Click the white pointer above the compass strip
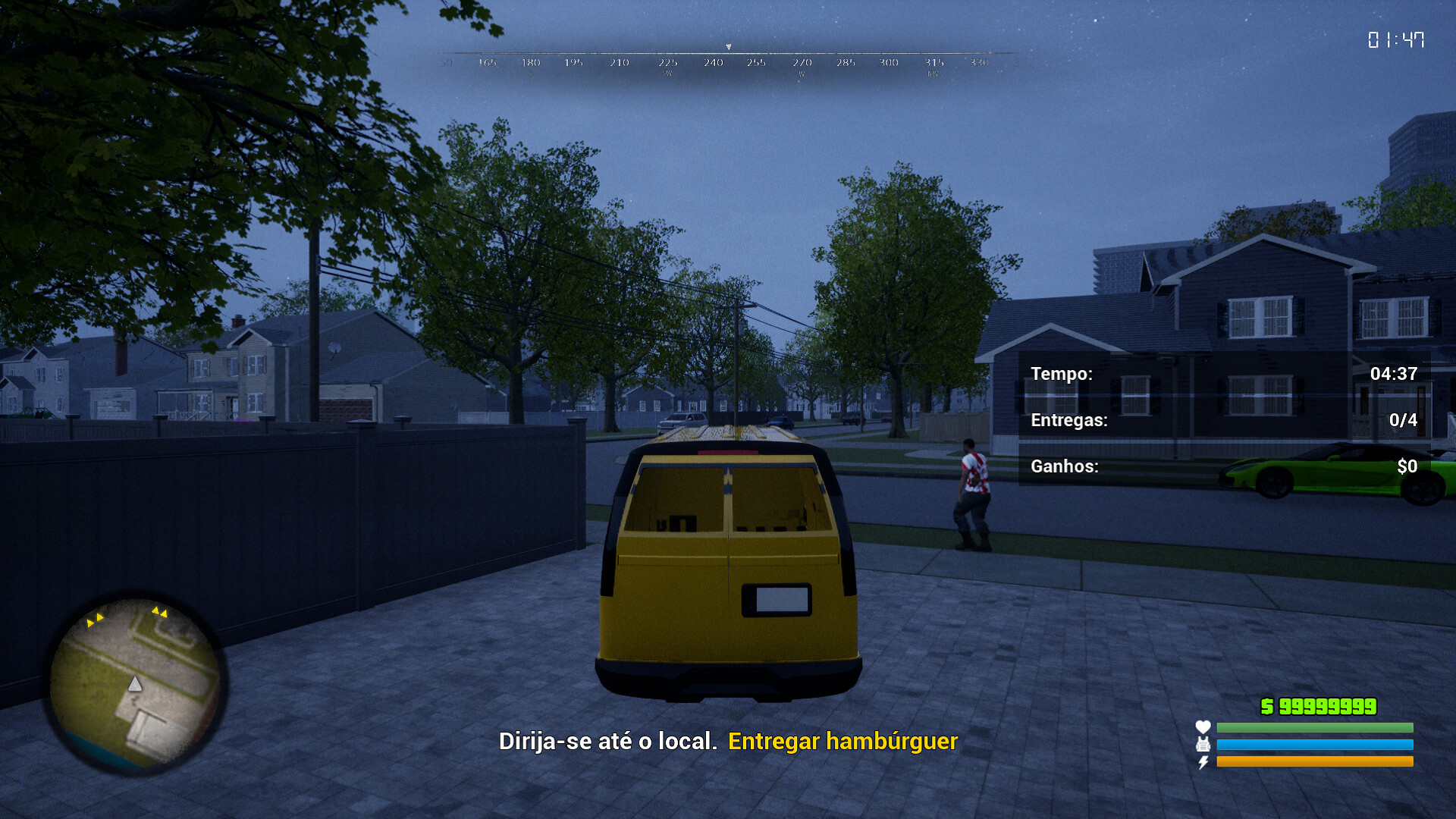This screenshot has height=819, width=1456. [728, 47]
